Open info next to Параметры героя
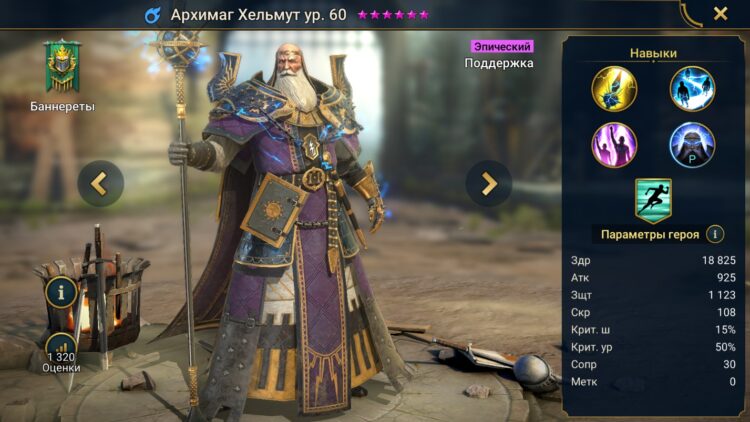 [715, 234]
